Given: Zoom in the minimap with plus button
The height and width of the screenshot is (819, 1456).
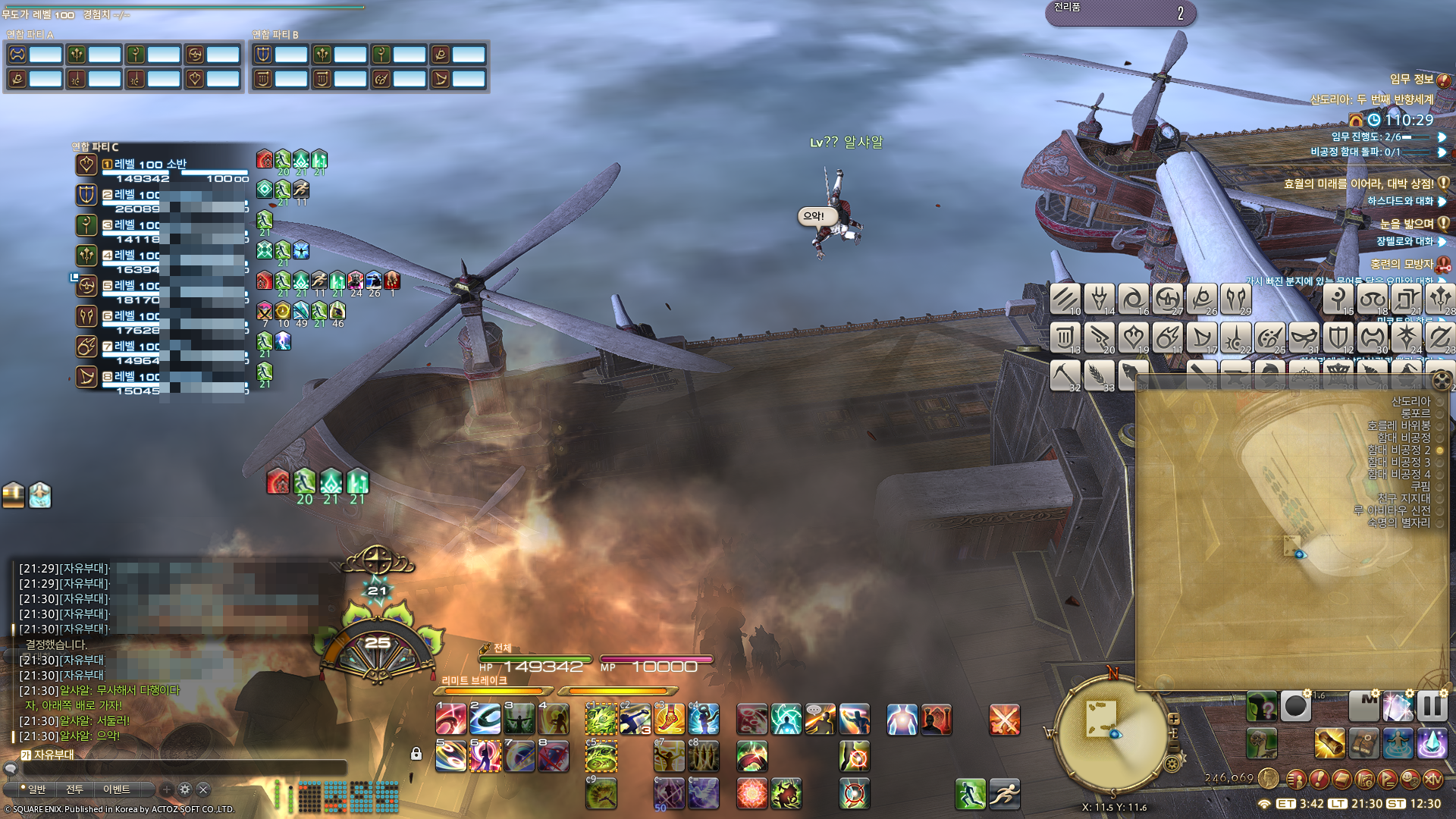Looking at the screenshot, I should (x=1174, y=718).
